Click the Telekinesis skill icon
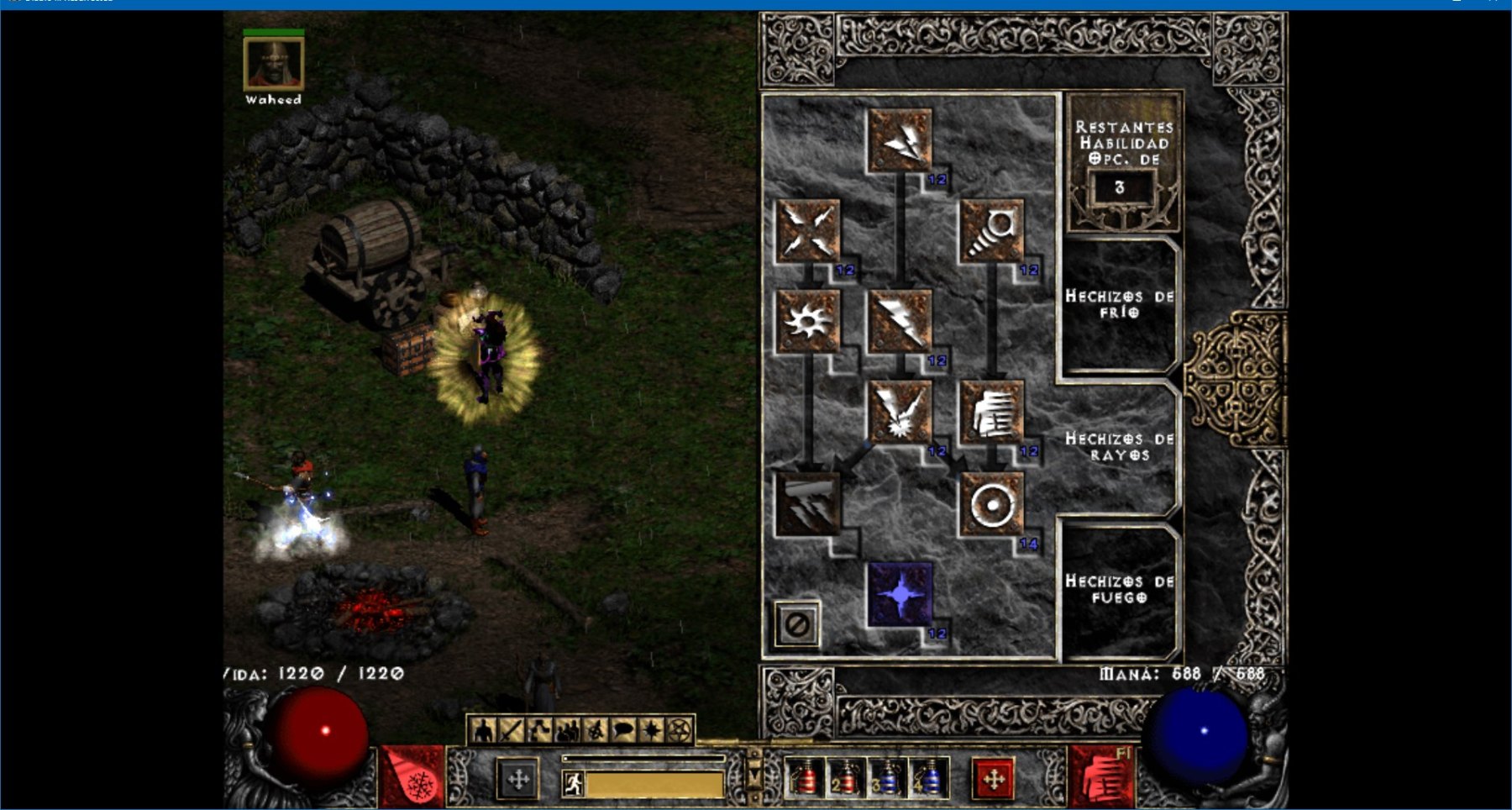1512x810 pixels. (x=992, y=230)
